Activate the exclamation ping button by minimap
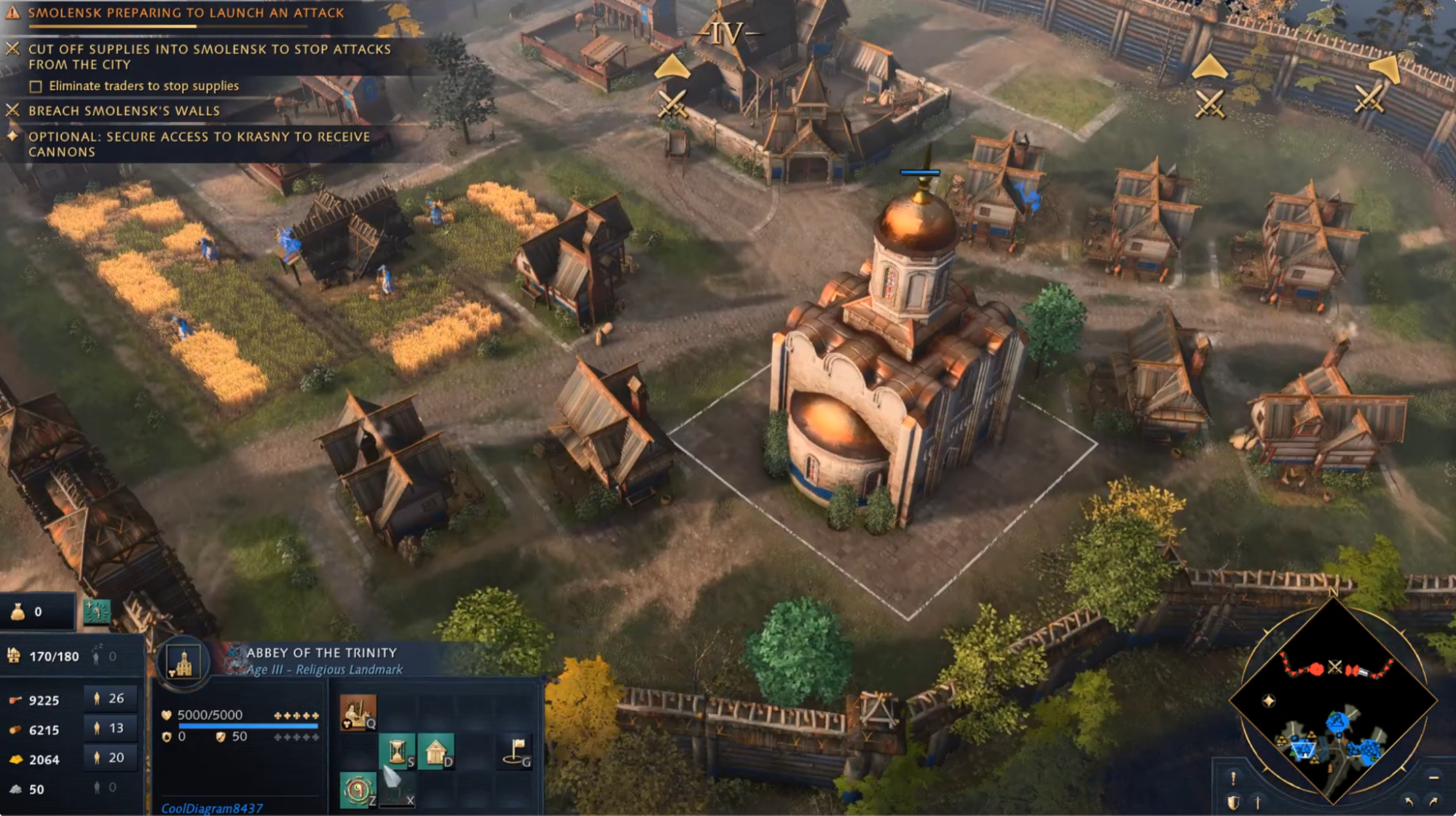The image size is (1456, 816). coord(1232,778)
